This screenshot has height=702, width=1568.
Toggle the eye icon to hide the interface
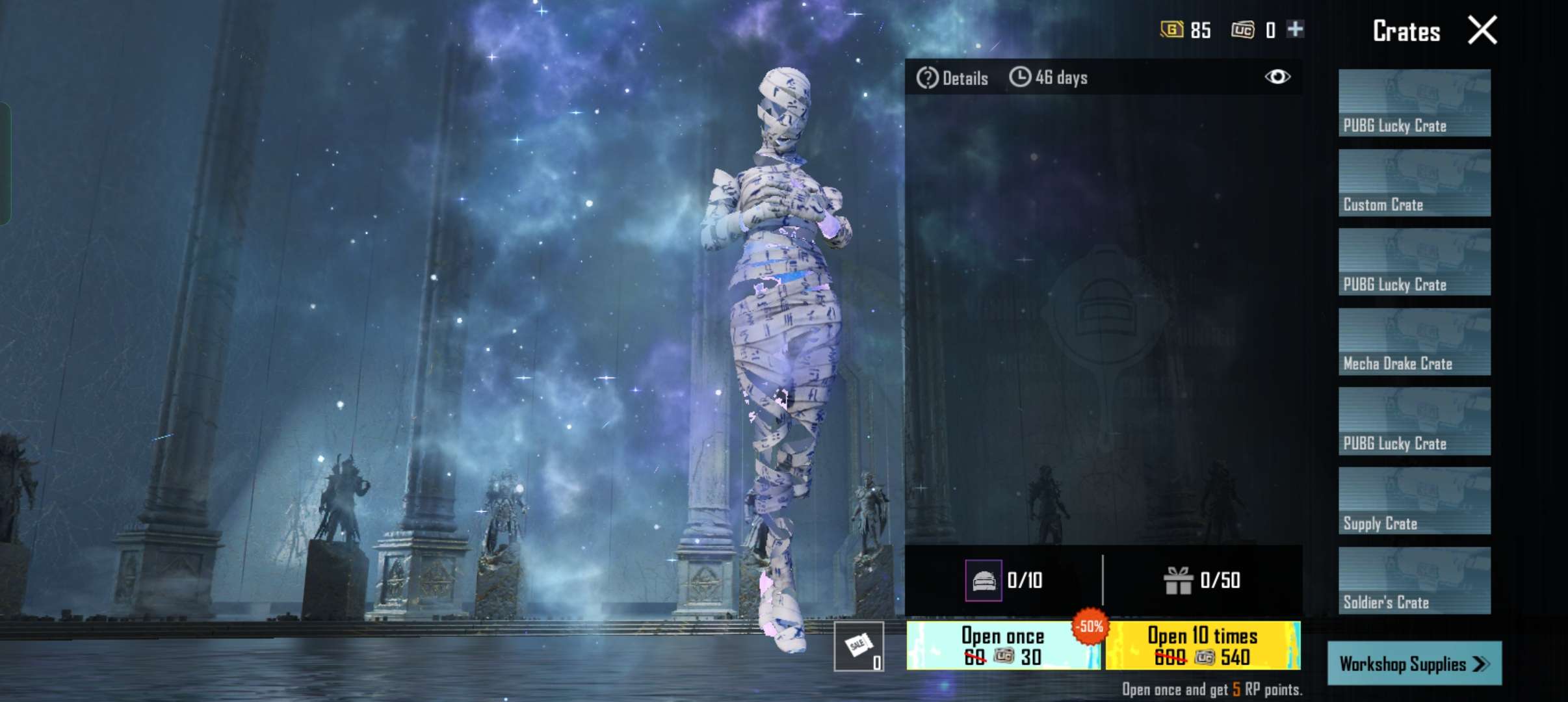(1279, 77)
